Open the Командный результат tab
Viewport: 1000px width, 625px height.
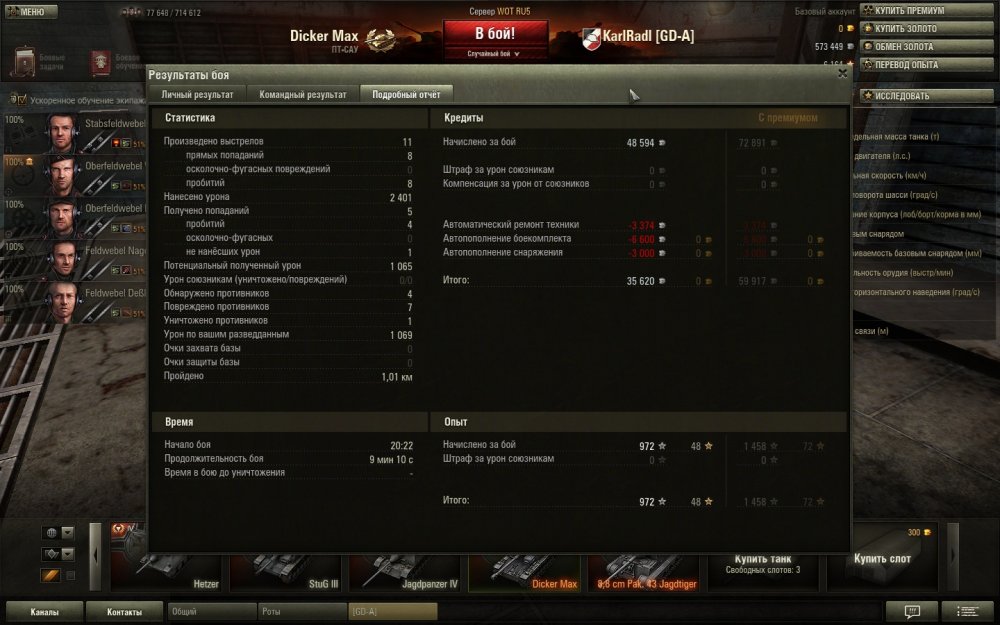(302, 94)
